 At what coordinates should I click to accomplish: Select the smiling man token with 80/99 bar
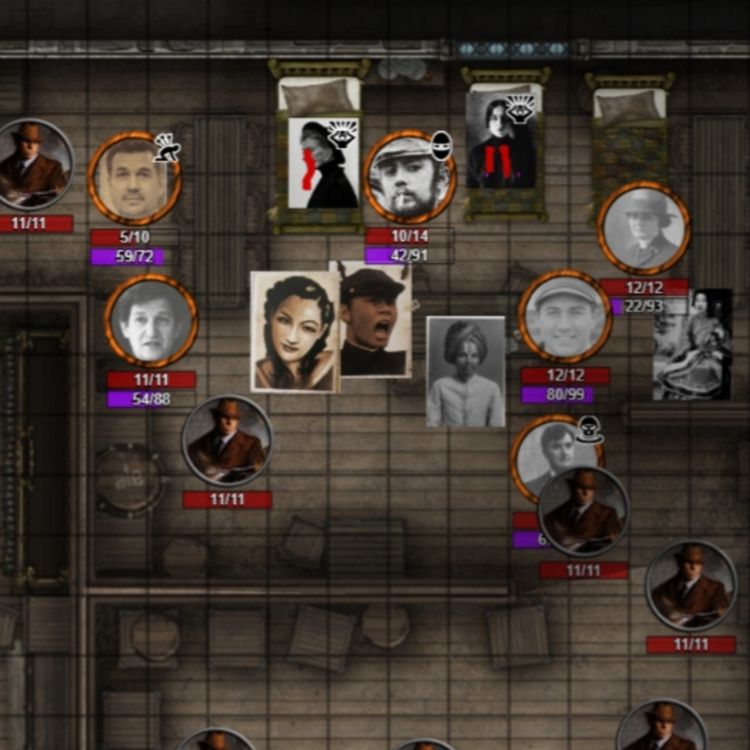(565, 316)
